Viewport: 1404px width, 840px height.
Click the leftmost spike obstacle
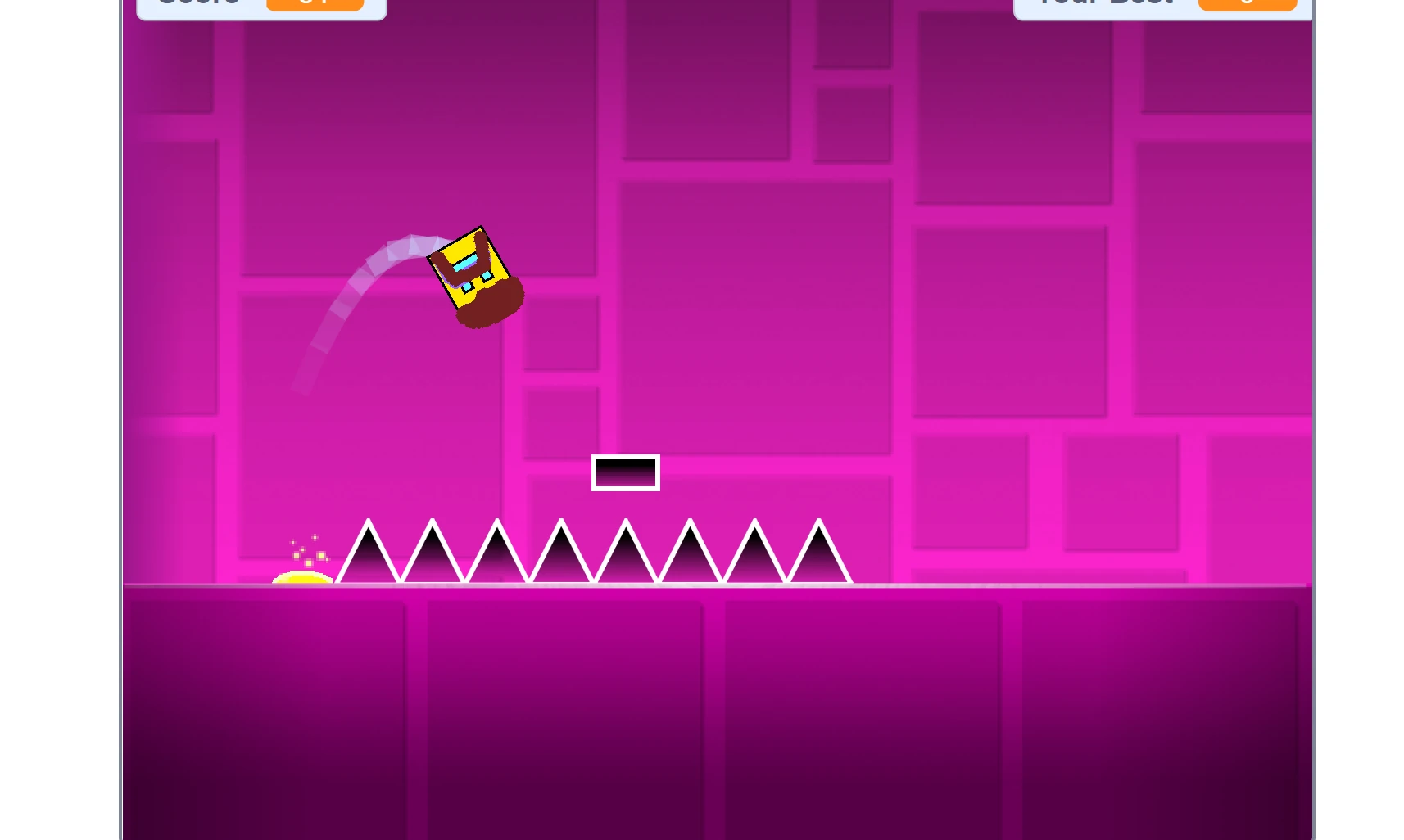[368, 561]
